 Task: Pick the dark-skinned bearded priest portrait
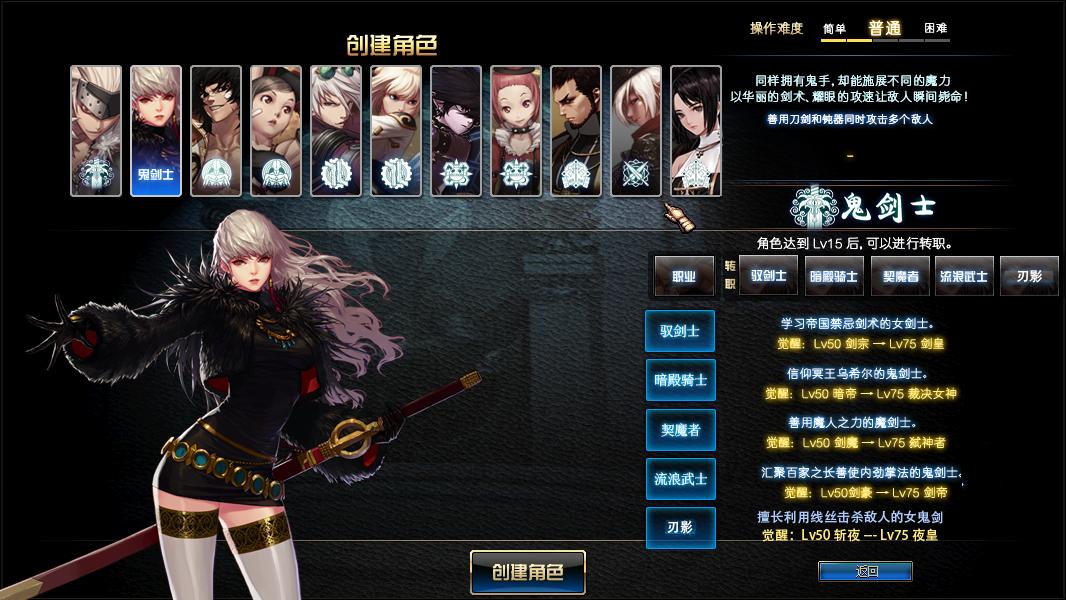tap(576, 130)
